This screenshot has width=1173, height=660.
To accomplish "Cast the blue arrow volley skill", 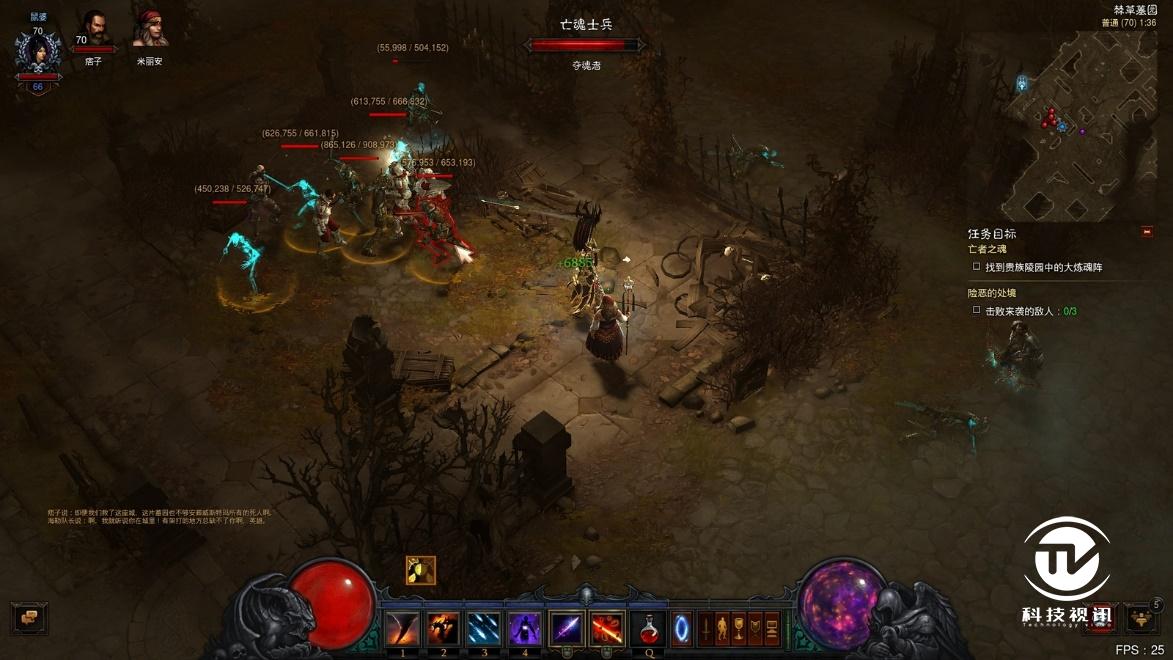I will pyautogui.click(x=484, y=629).
